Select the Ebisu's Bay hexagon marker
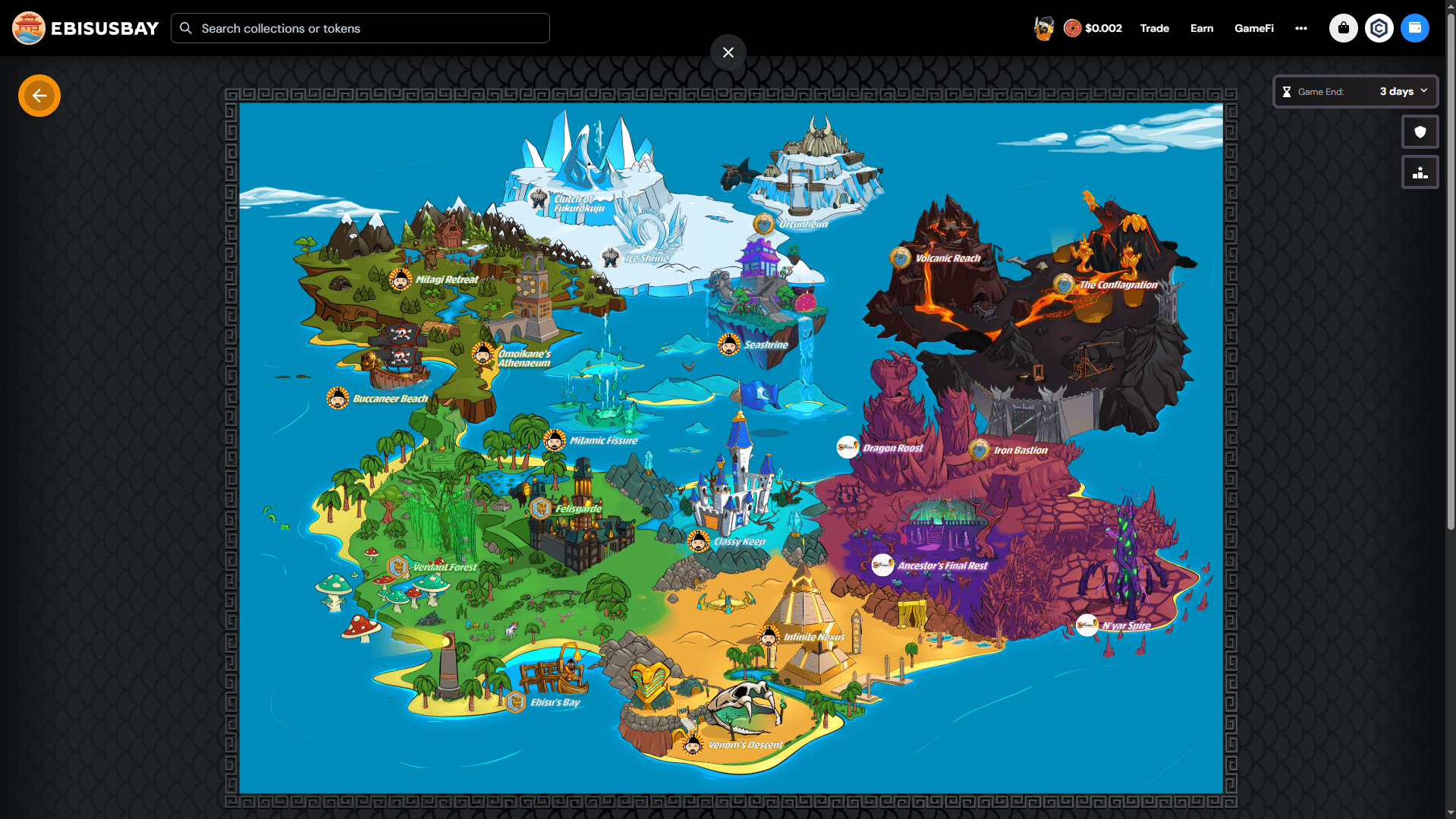The image size is (1456, 819). click(x=517, y=702)
